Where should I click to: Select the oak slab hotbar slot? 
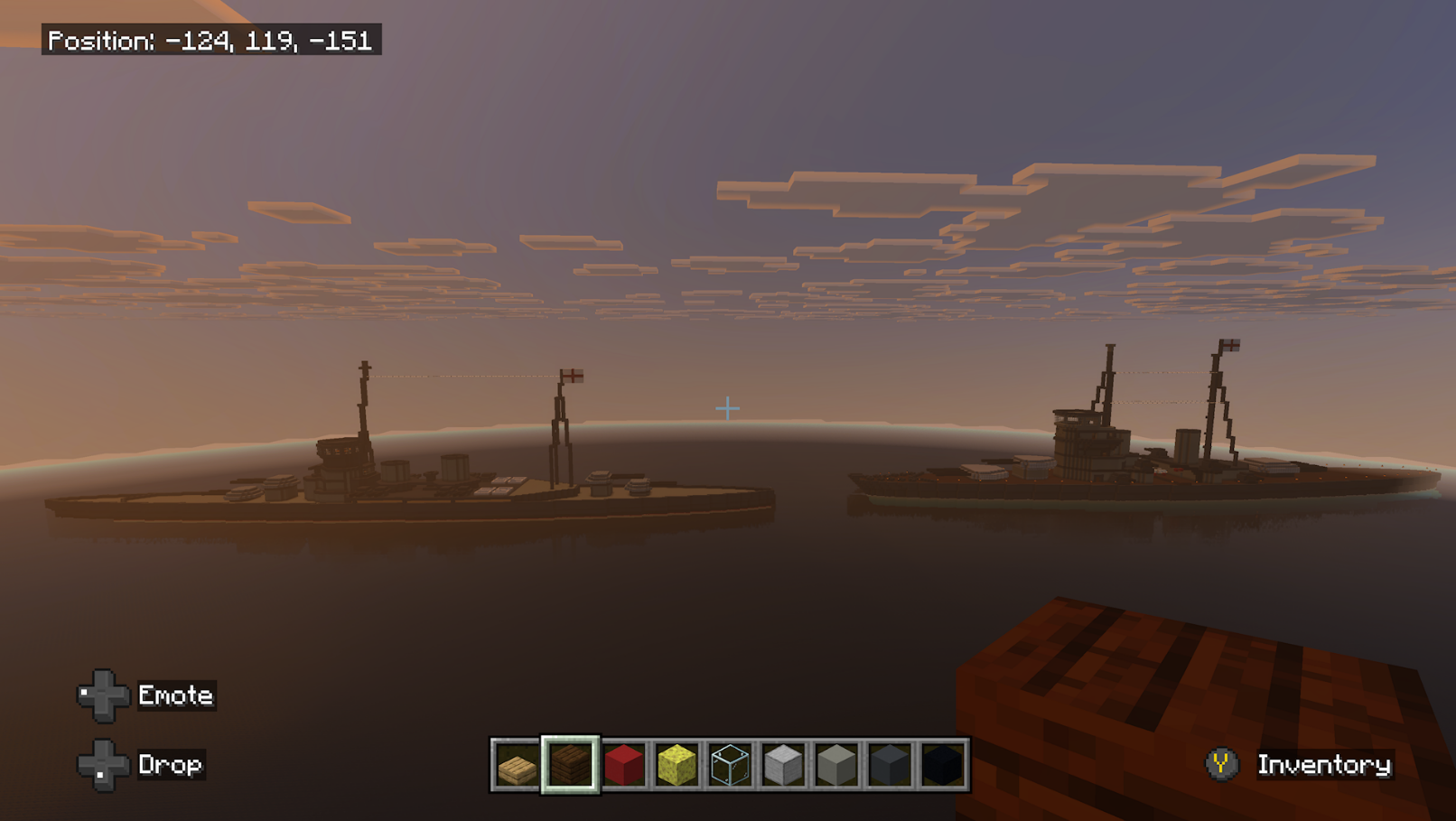point(517,766)
